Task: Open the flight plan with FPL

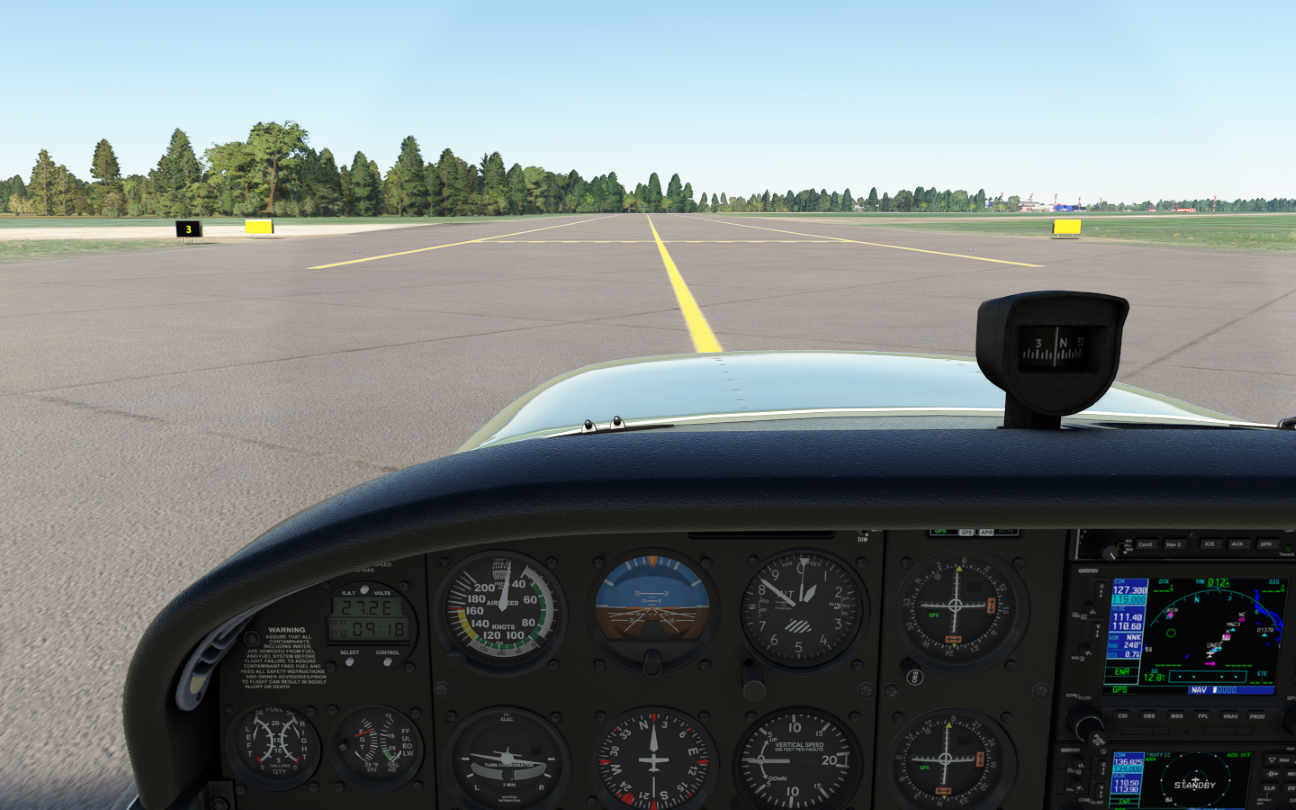Action: click(1203, 715)
